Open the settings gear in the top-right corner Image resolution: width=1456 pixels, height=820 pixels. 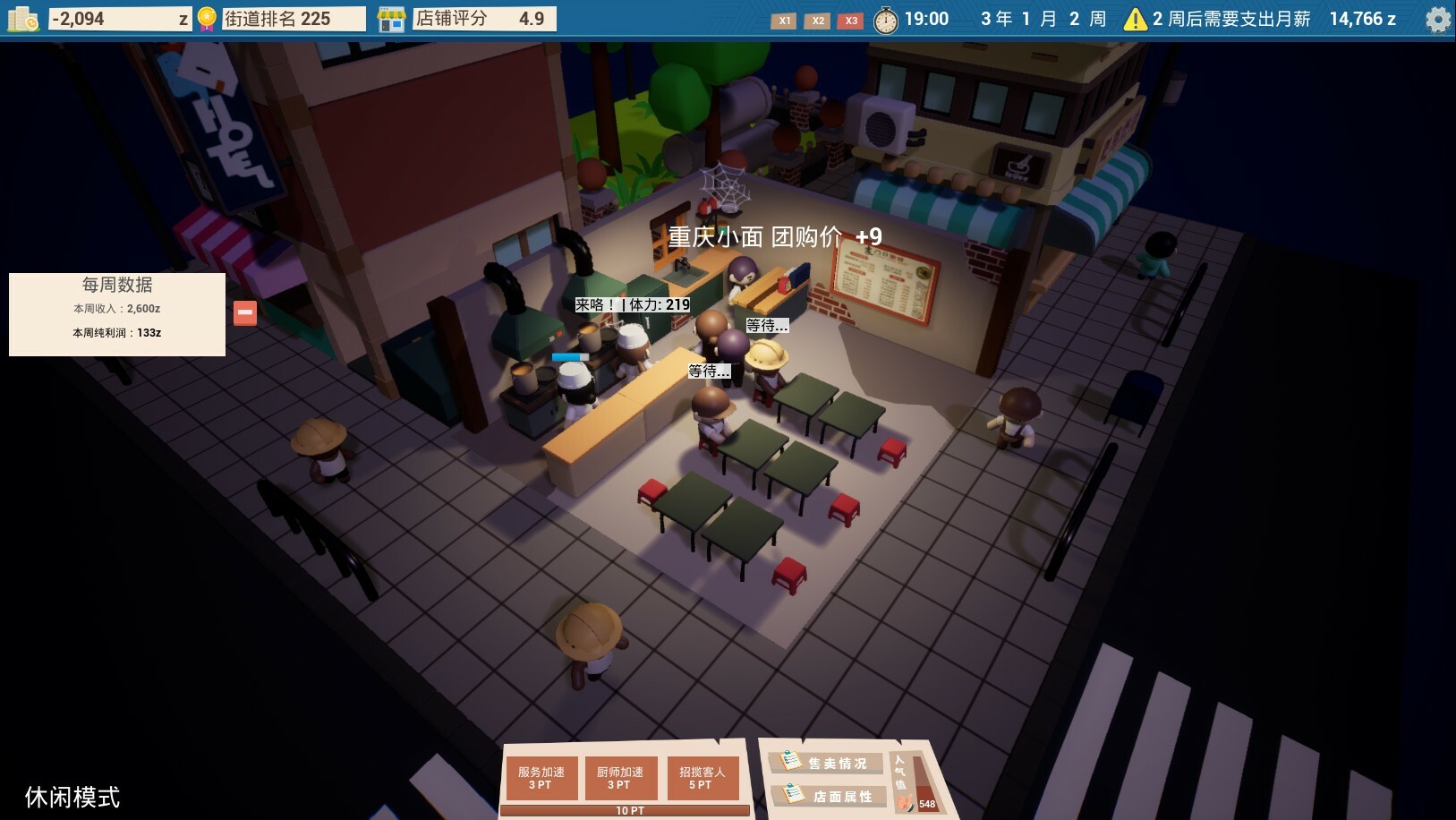point(1436,18)
